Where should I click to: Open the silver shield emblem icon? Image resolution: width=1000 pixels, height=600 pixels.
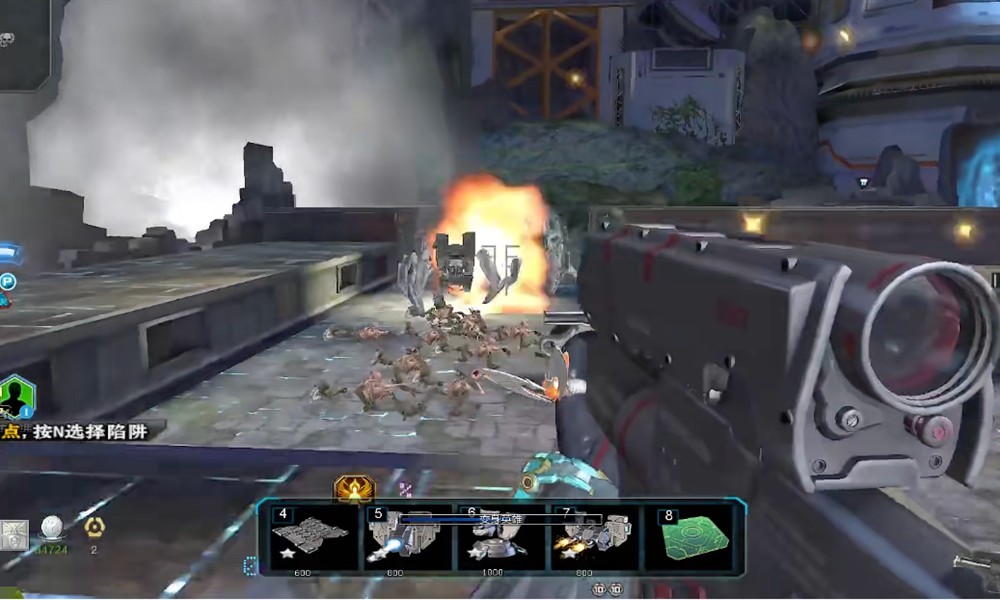(13, 535)
